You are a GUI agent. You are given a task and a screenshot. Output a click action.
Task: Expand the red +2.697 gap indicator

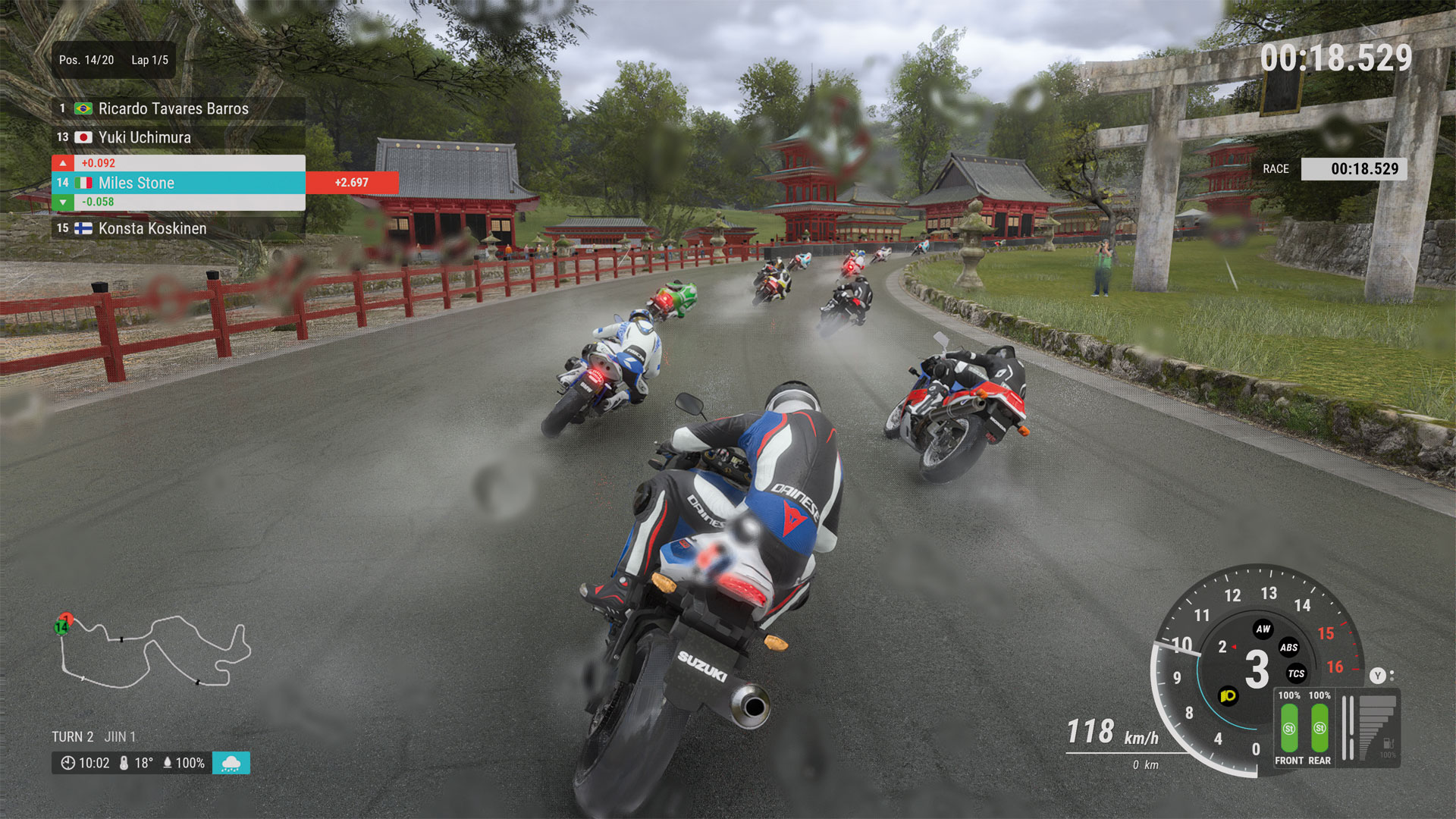click(x=350, y=183)
